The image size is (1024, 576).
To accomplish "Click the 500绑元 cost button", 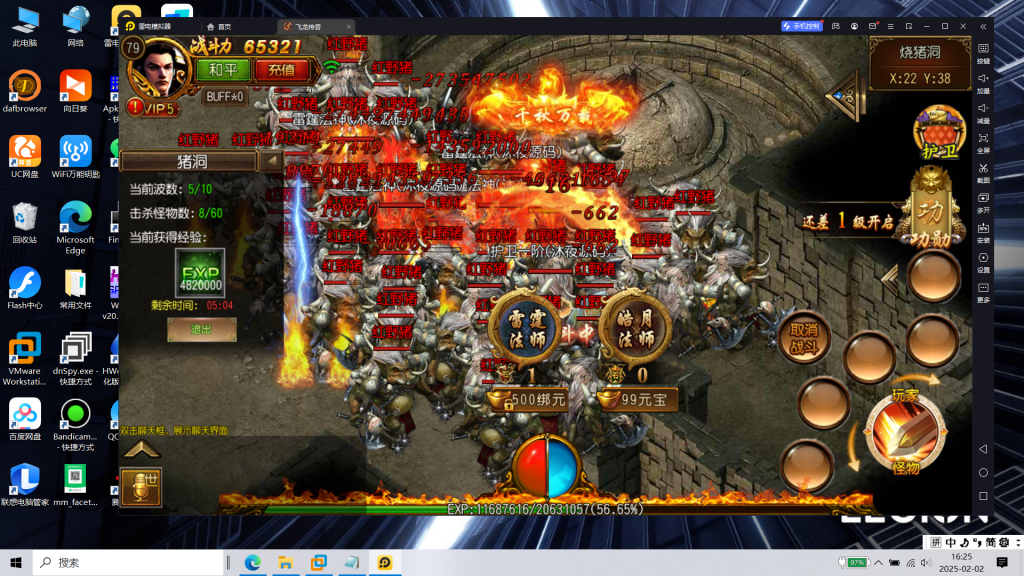I will [x=528, y=400].
